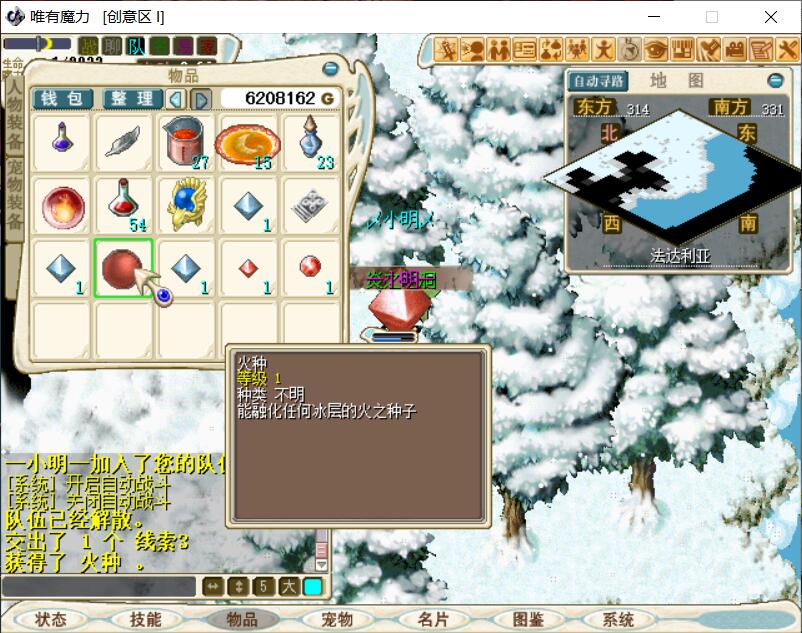This screenshot has width=802, height=633.
Task: Click the 整理 sort button
Action: click(x=132, y=98)
